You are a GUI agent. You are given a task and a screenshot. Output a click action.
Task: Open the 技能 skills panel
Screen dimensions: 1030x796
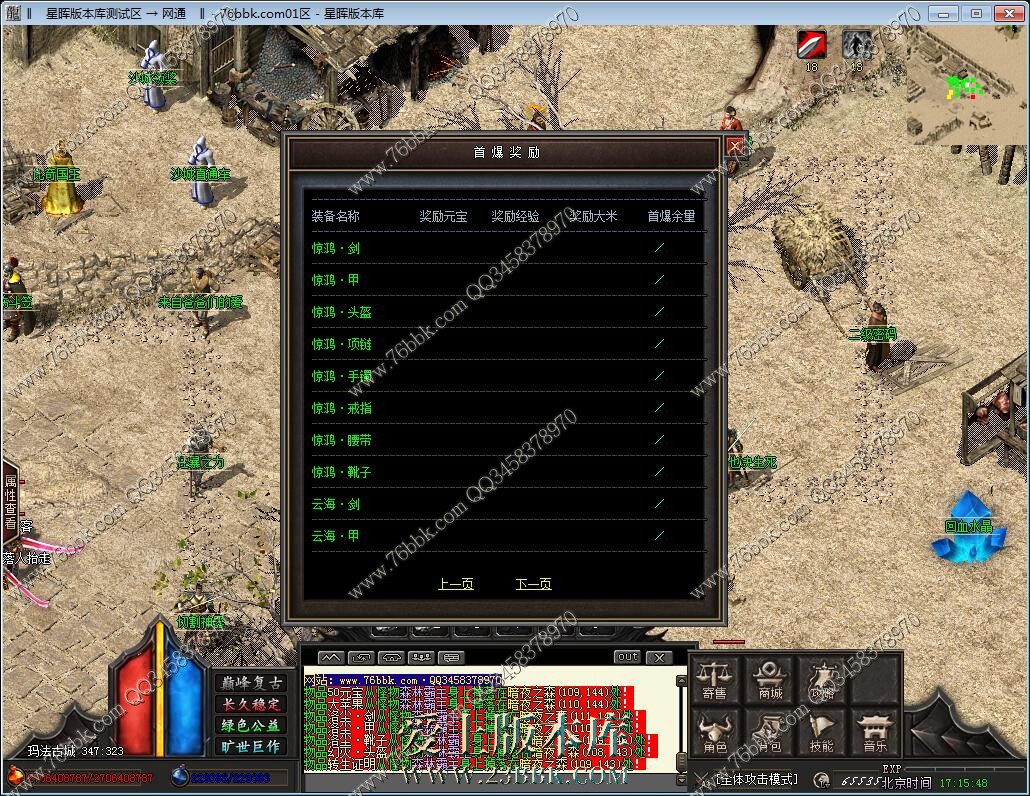pos(822,733)
